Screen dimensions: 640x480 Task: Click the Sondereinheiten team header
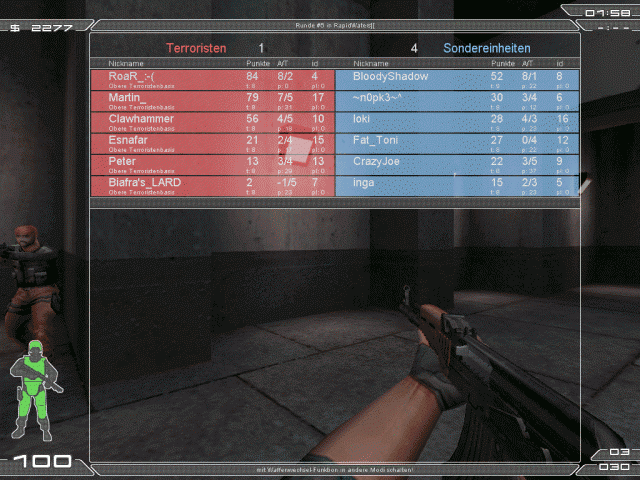(487, 48)
